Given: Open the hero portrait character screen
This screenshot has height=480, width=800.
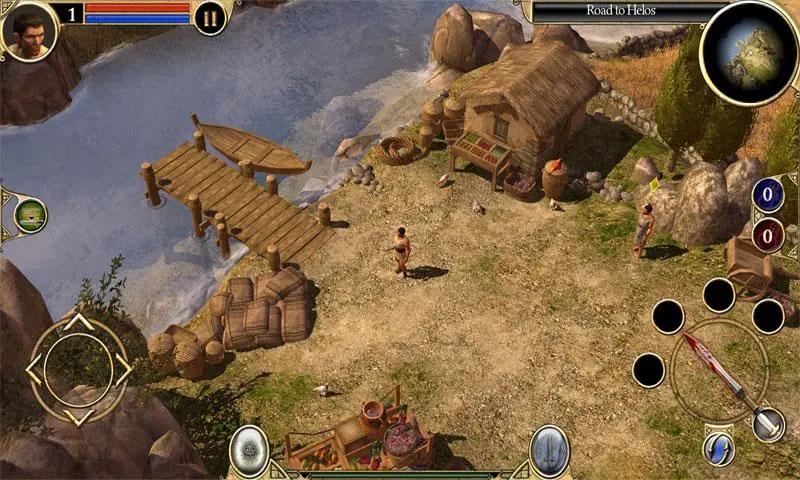Looking at the screenshot, I should point(28,30).
